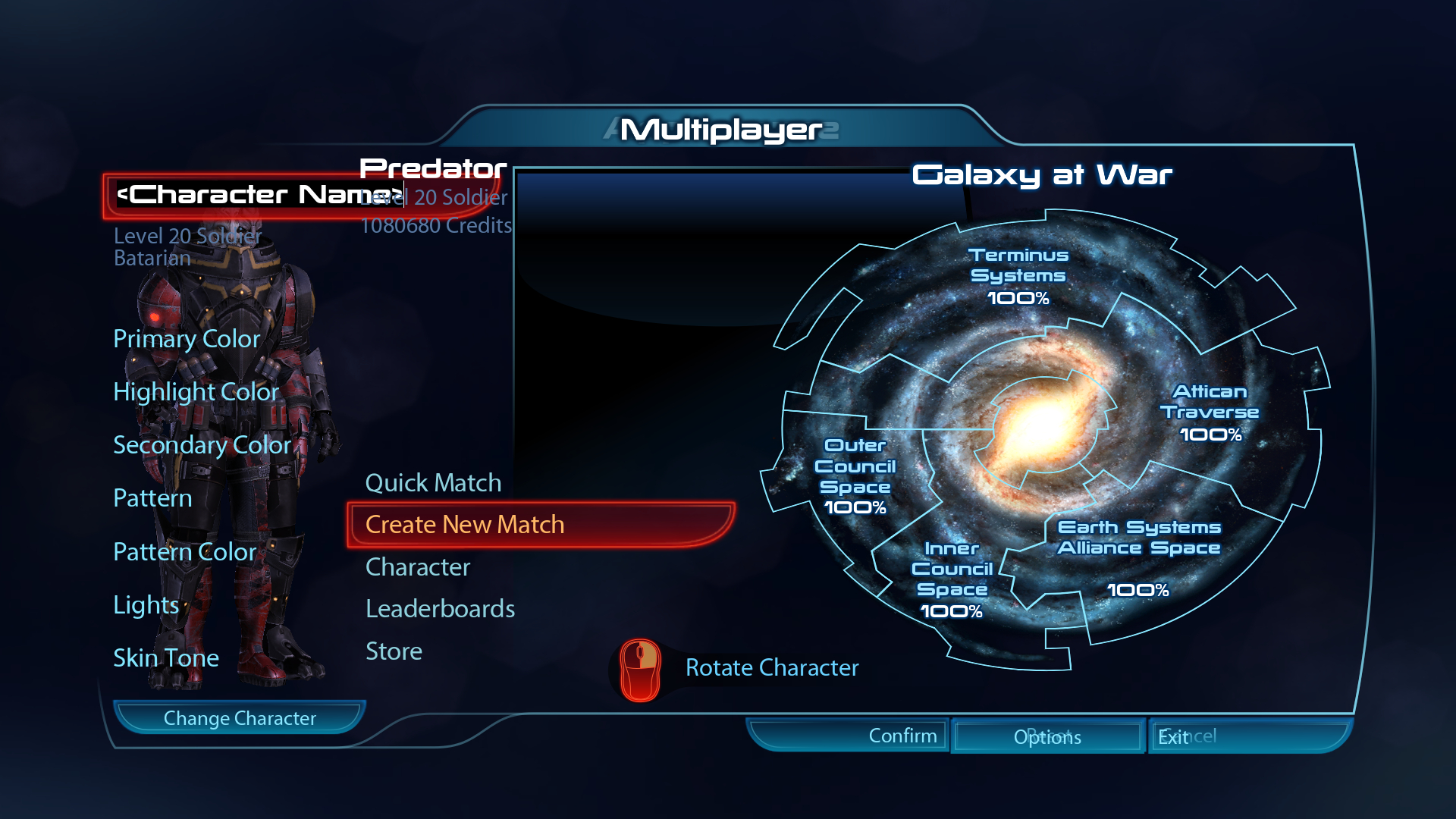Adjust the Lights option

pos(146,605)
